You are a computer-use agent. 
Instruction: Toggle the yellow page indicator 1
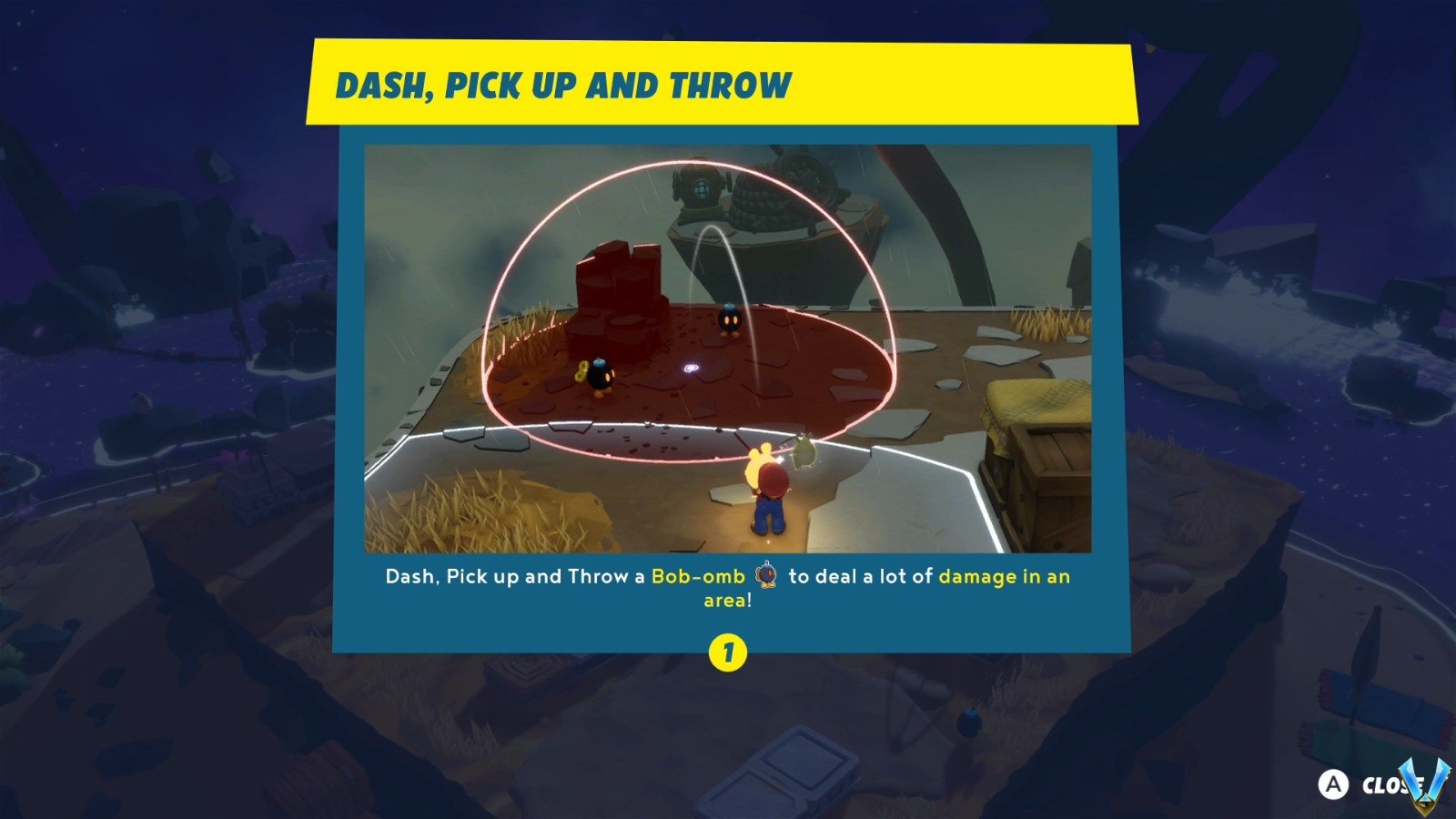728,651
